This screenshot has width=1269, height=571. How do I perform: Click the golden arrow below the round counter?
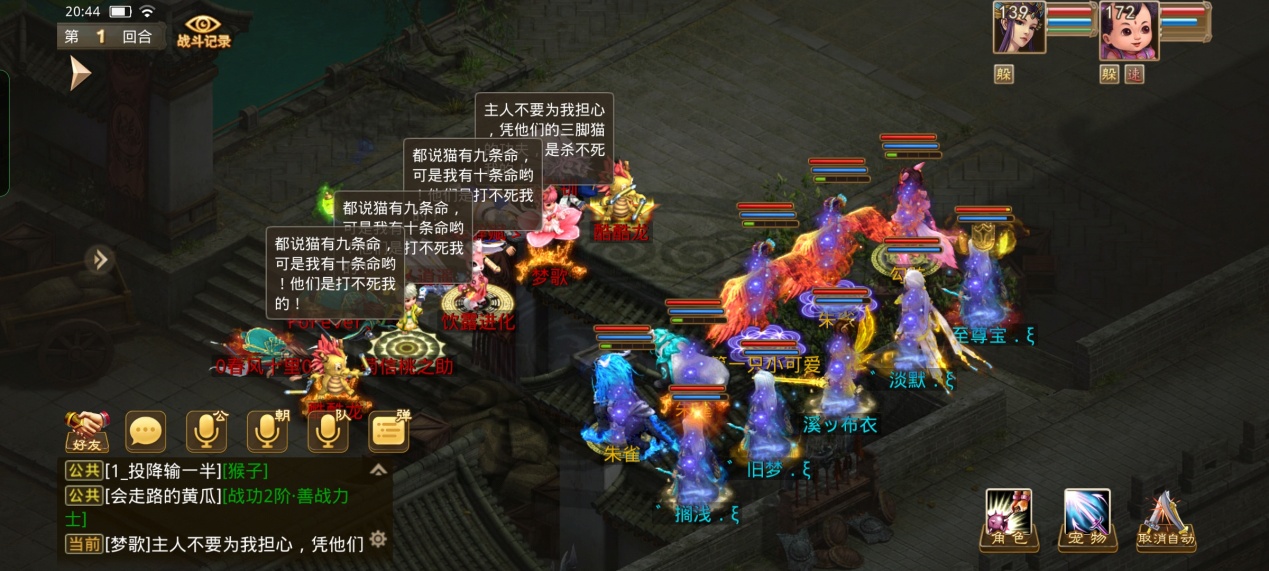pos(79,73)
